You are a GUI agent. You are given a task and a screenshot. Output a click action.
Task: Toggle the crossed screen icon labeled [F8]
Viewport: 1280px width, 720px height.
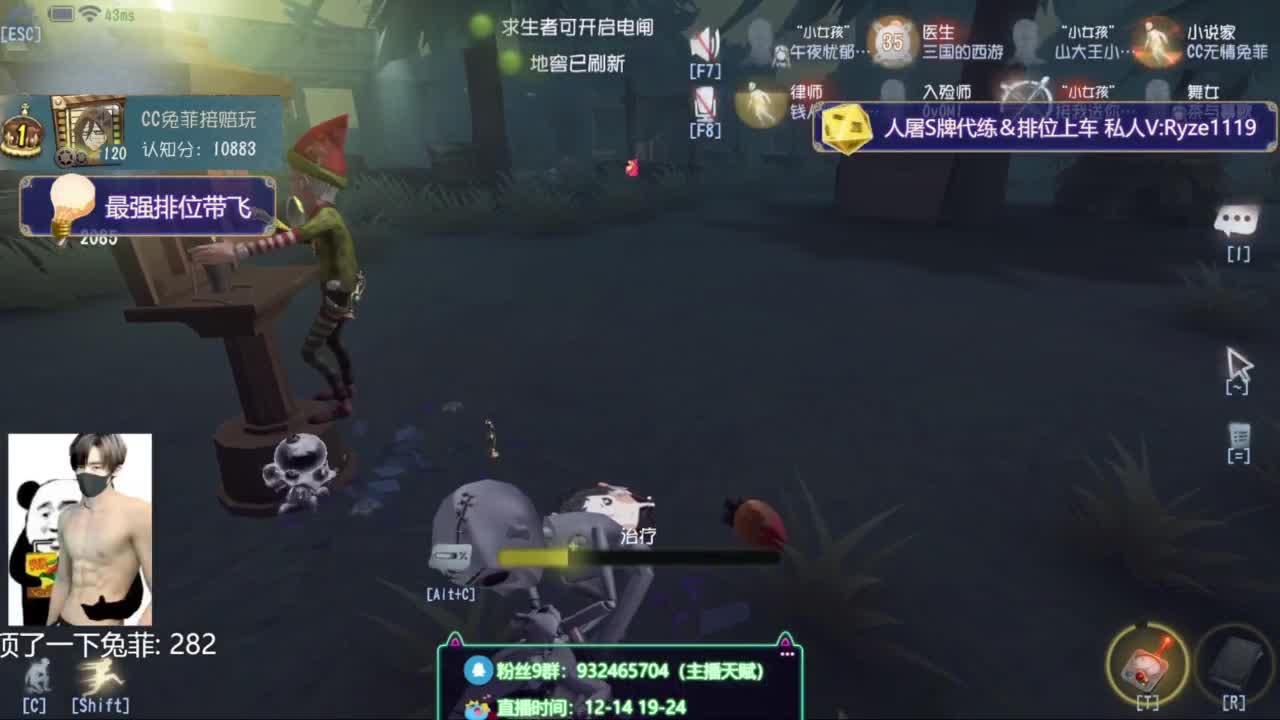[706, 100]
